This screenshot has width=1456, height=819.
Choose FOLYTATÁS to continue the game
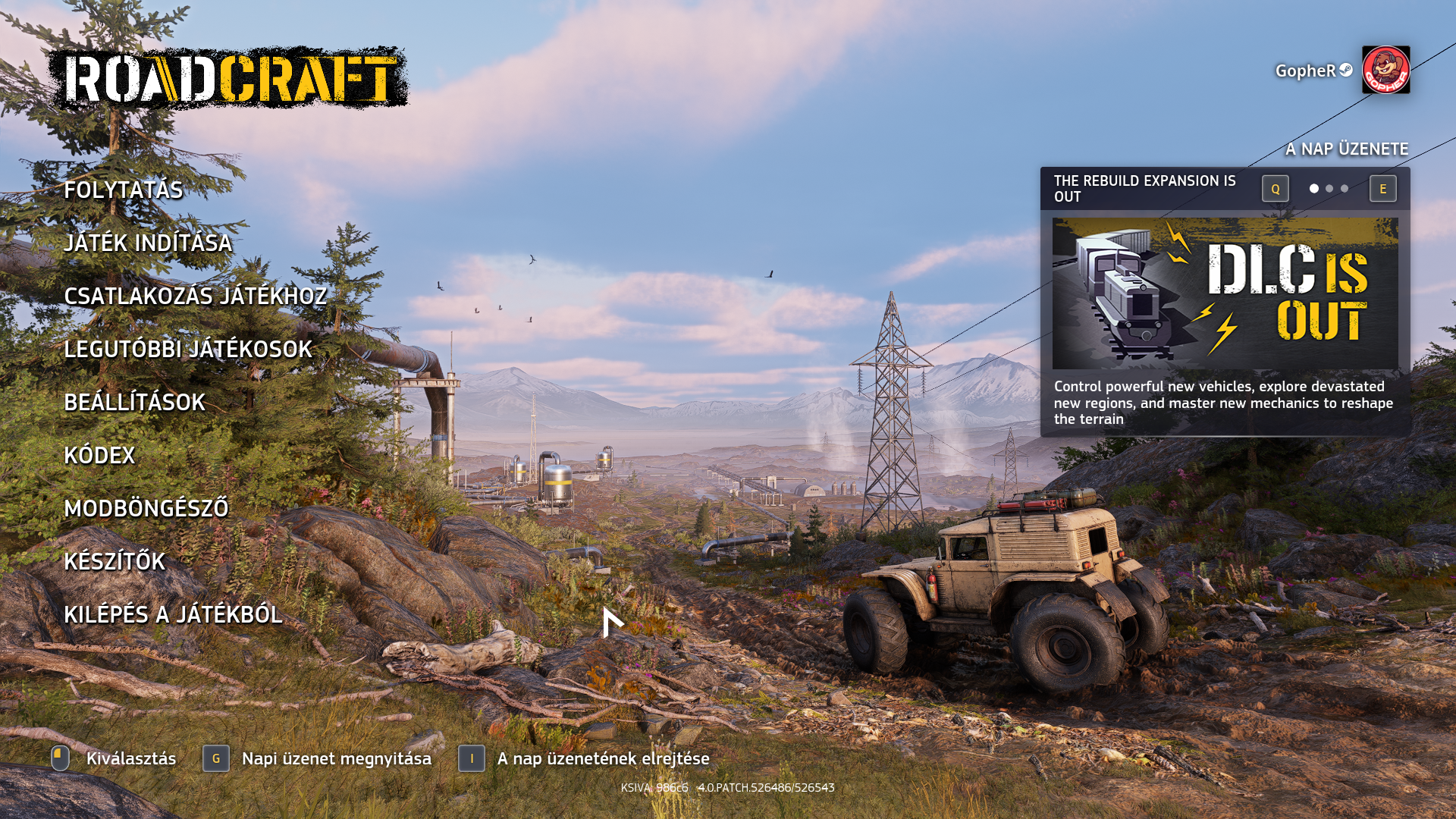(123, 190)
